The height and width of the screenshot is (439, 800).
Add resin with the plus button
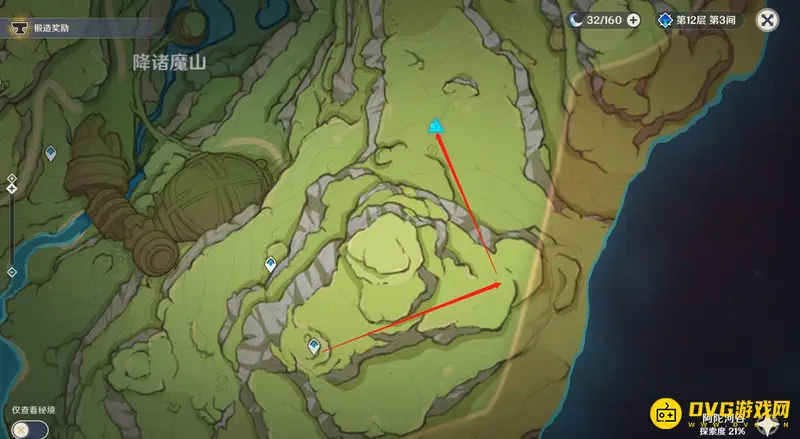[633, 19]
